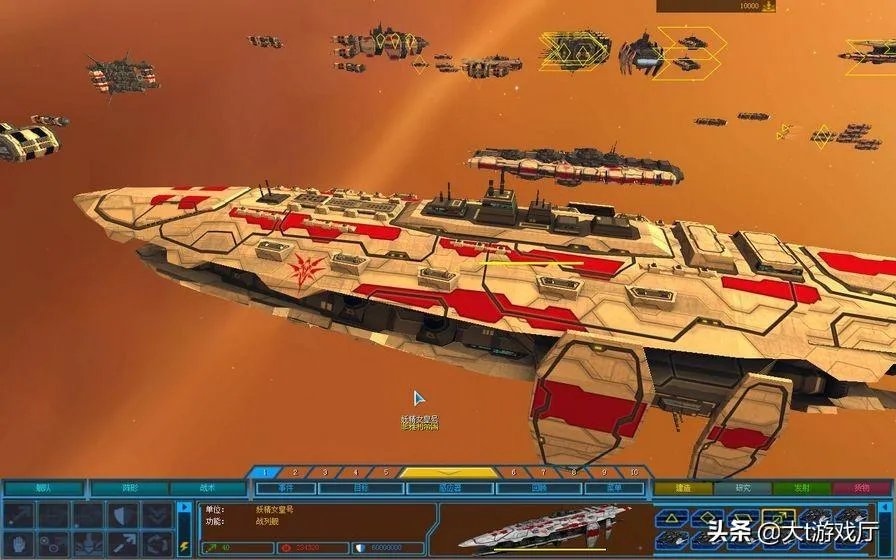
Task: Open the 菜单 game menu
Action: click(x=614, y=488)
